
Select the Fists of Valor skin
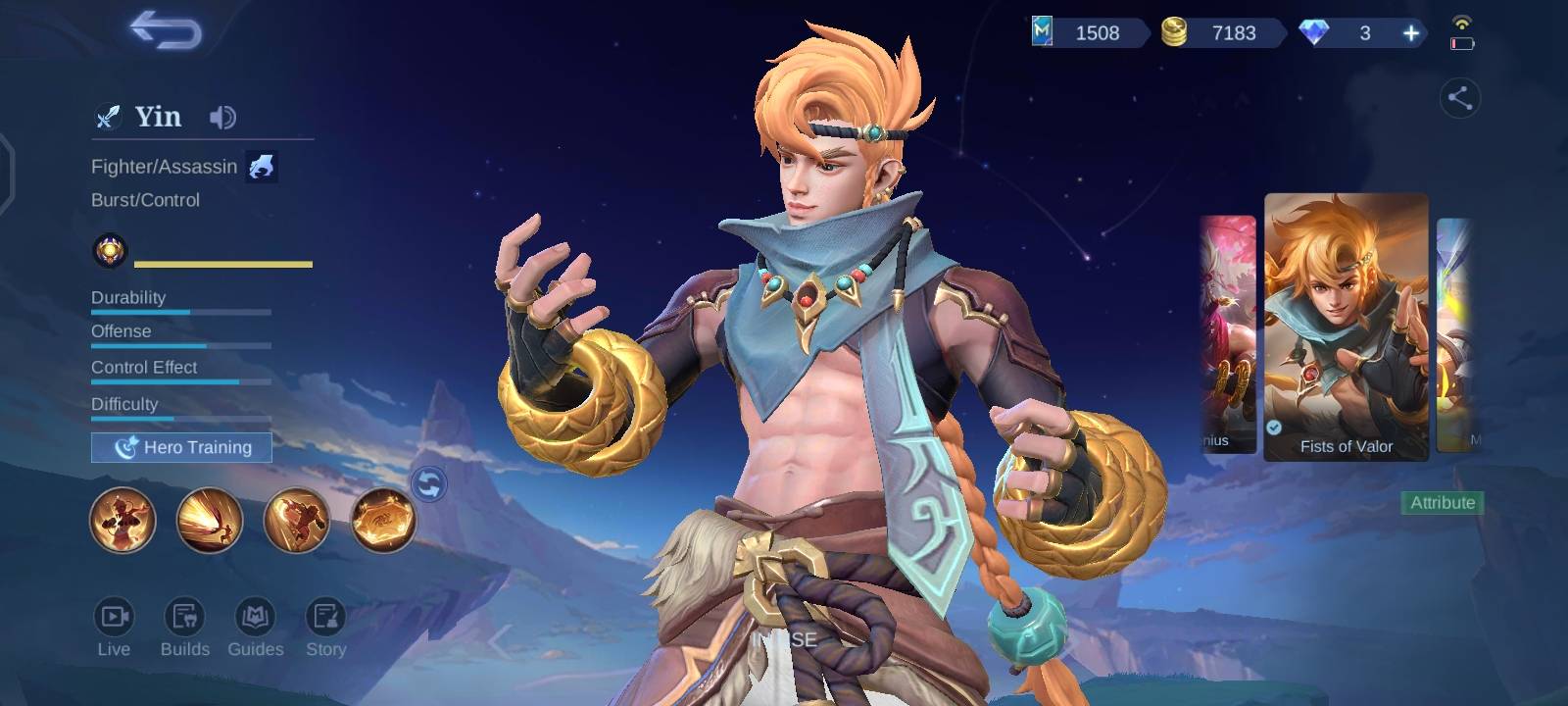[x=1346, y=327]
